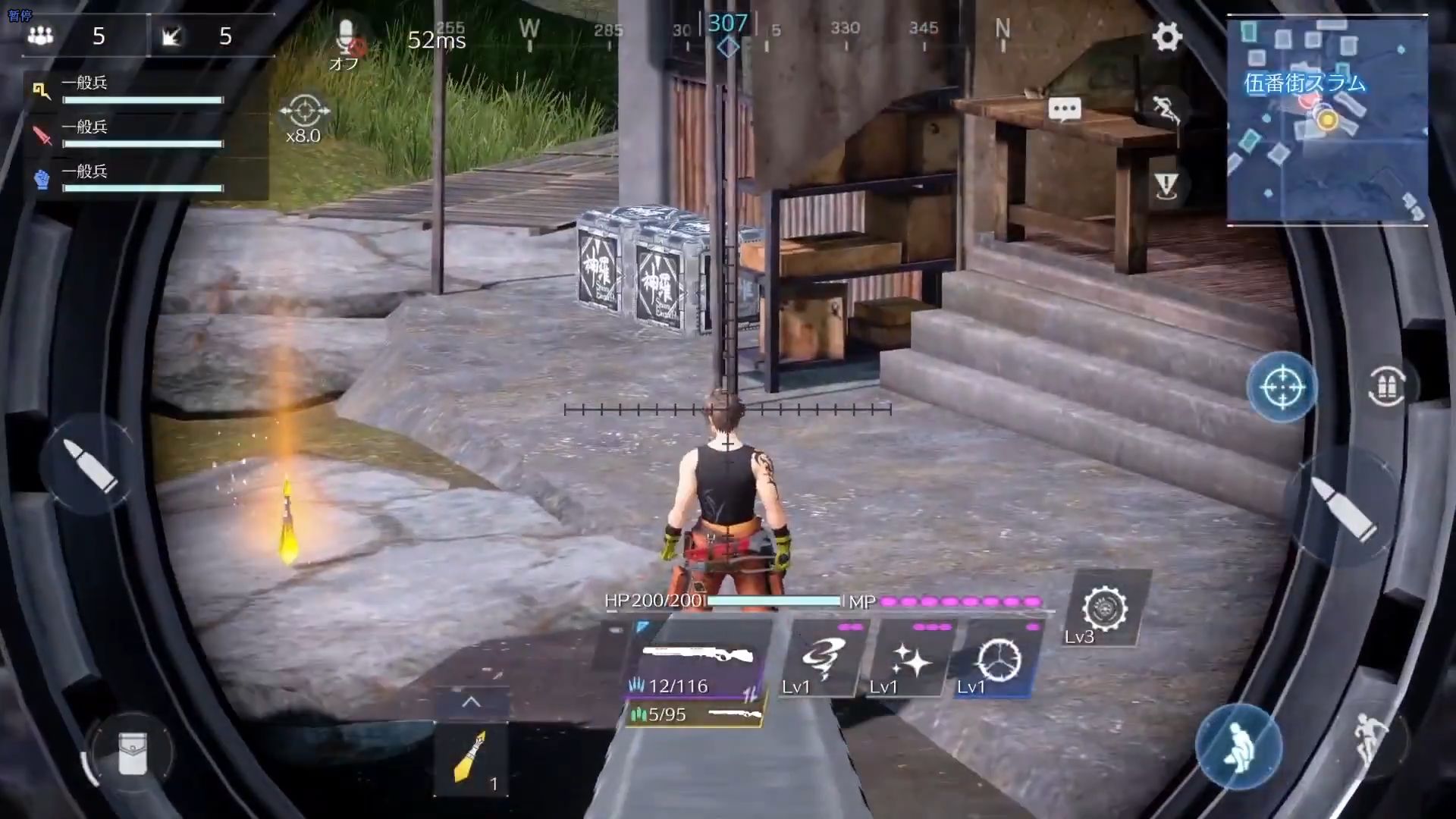The height and width of the screenshot is (819, 1456).
Task: Expand the item quick-slot arrow
Action: pyautogui.click(x=471, y=702)
